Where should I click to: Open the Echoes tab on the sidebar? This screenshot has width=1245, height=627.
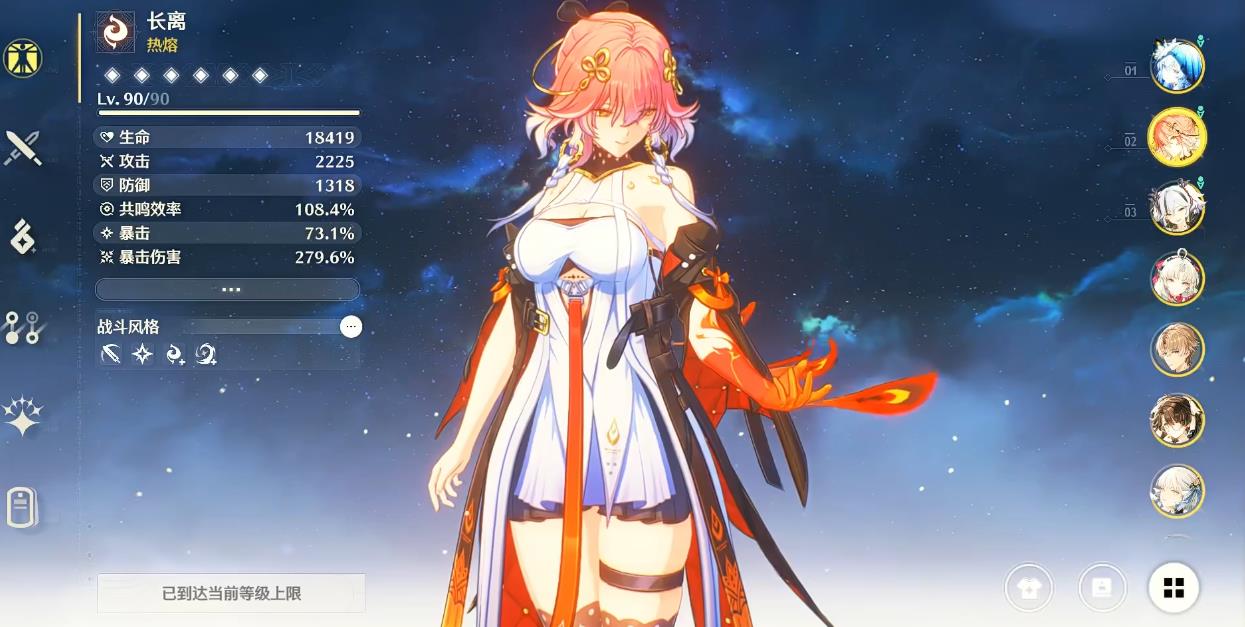click(x=21, y=238)
